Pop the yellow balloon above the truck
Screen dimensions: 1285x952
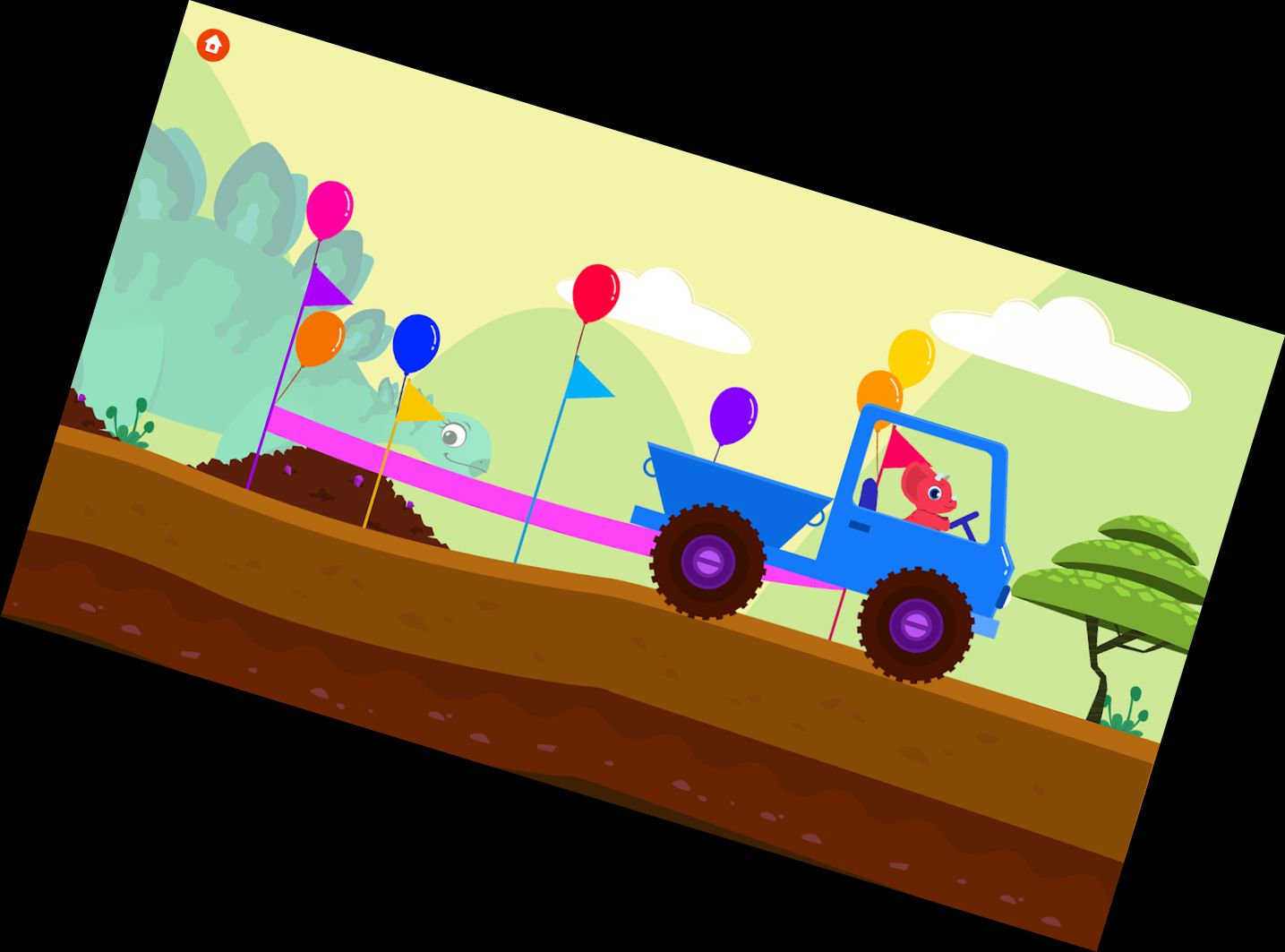911,358
